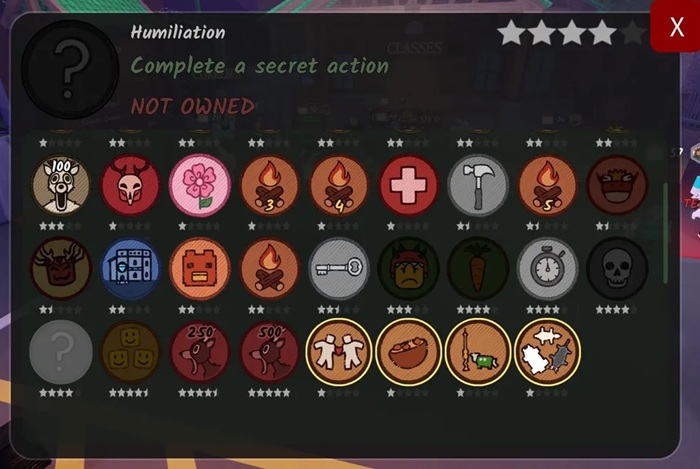This screenshot has width=700, height=469.
Task: Close the badges panel with the X
Action: coord(674,26)
